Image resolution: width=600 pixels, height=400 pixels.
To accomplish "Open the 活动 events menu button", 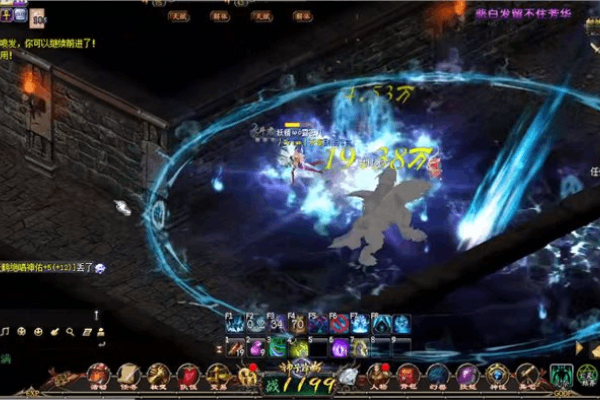I will pos(98,377).
